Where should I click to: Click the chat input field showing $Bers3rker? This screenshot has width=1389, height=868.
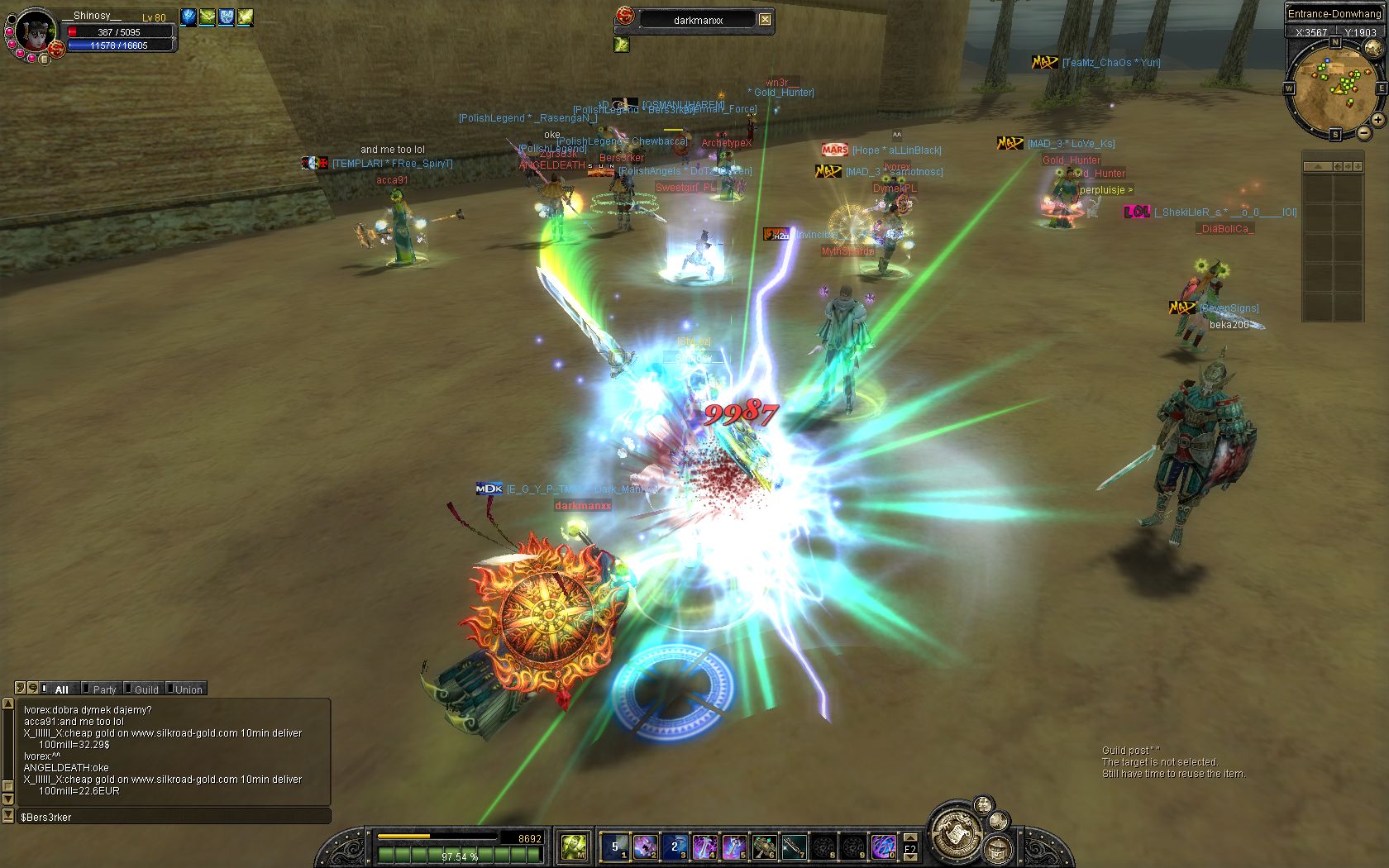pyautogui.click(x=174, y=817)
